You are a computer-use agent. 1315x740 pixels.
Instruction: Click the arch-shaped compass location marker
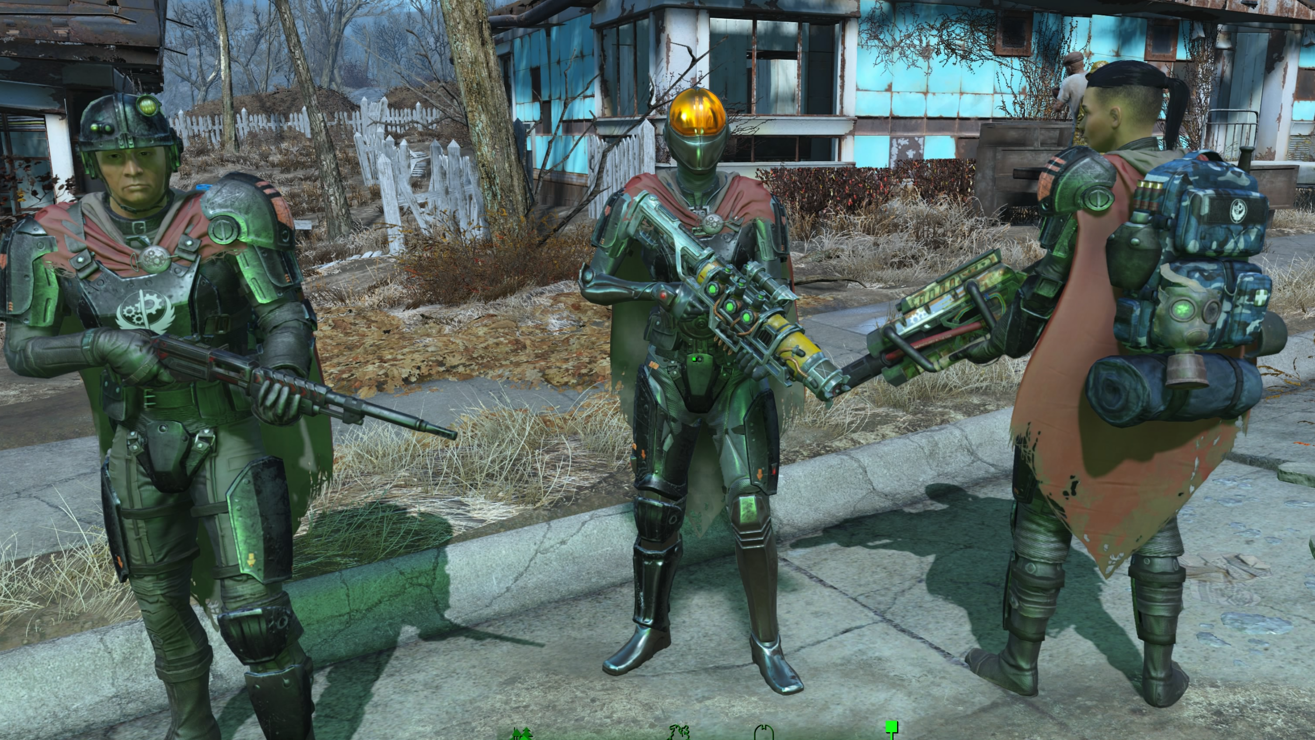click(x=763, y=733)
